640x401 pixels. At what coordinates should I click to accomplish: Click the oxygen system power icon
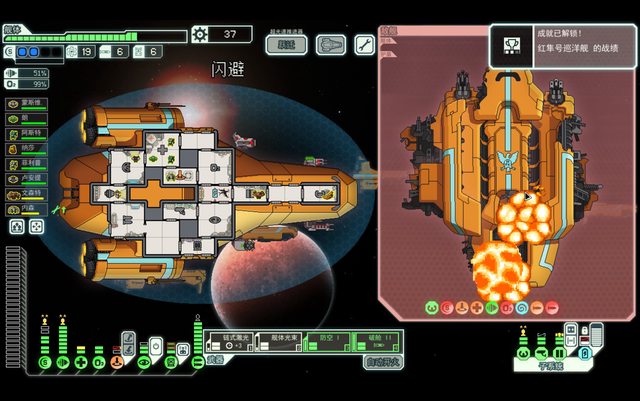click(x=100, y=359)
